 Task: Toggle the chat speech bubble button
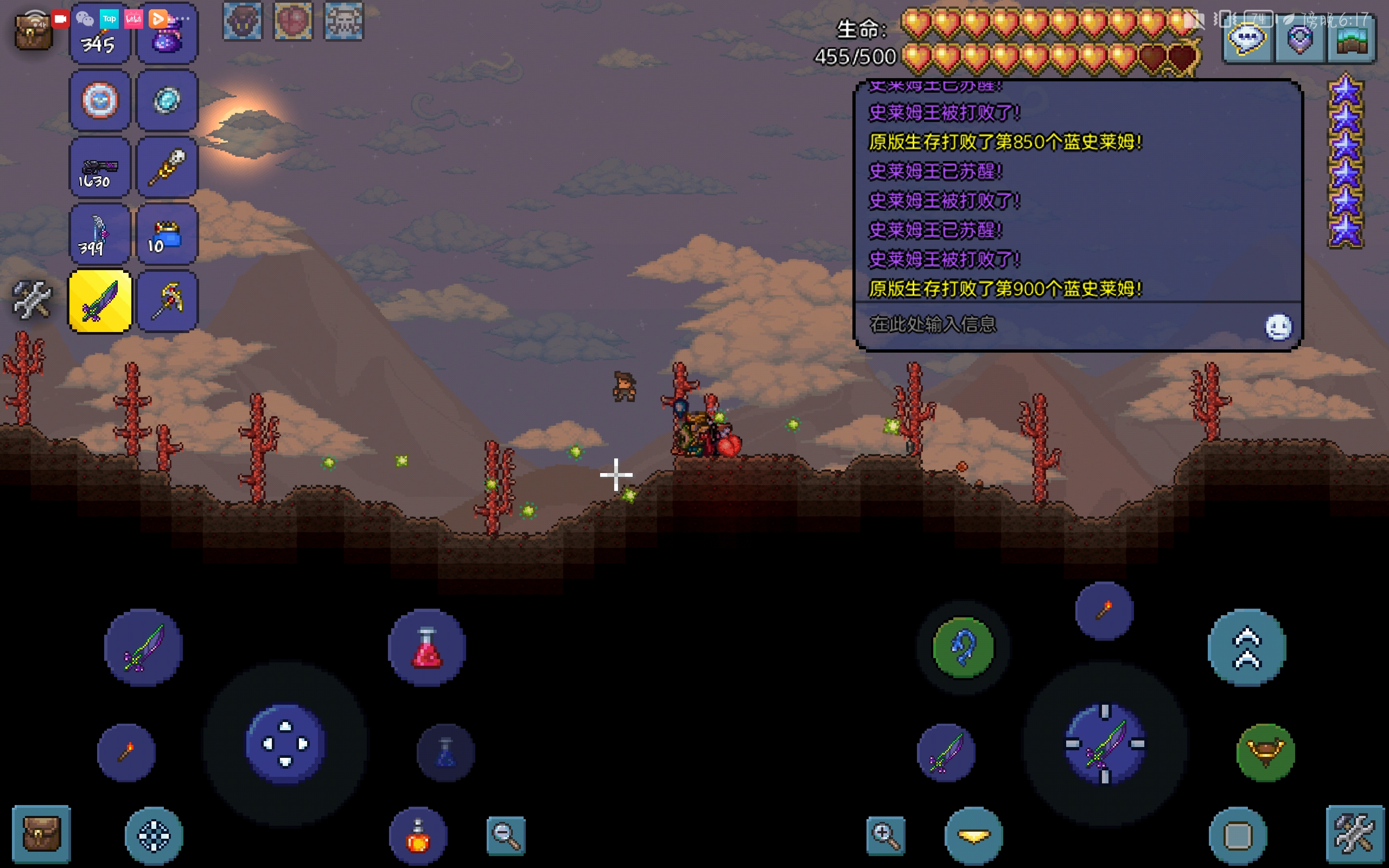(x=1247, y=40)
